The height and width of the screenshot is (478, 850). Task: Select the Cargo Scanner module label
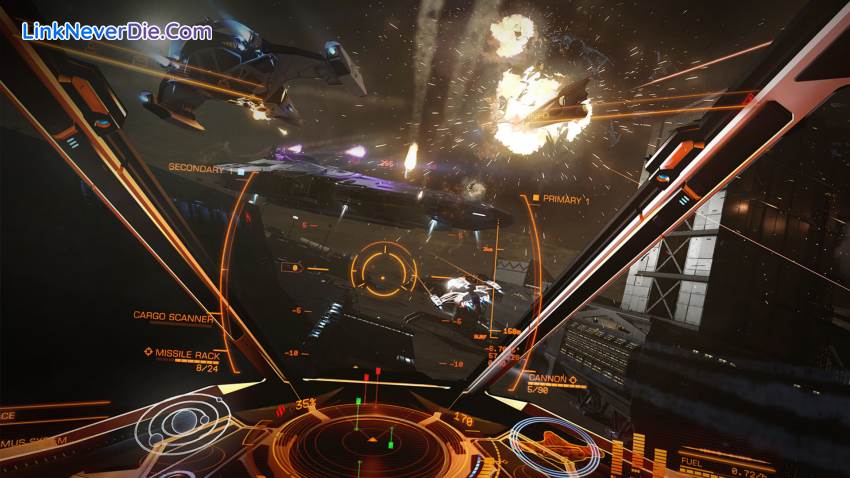click(172, 317)
